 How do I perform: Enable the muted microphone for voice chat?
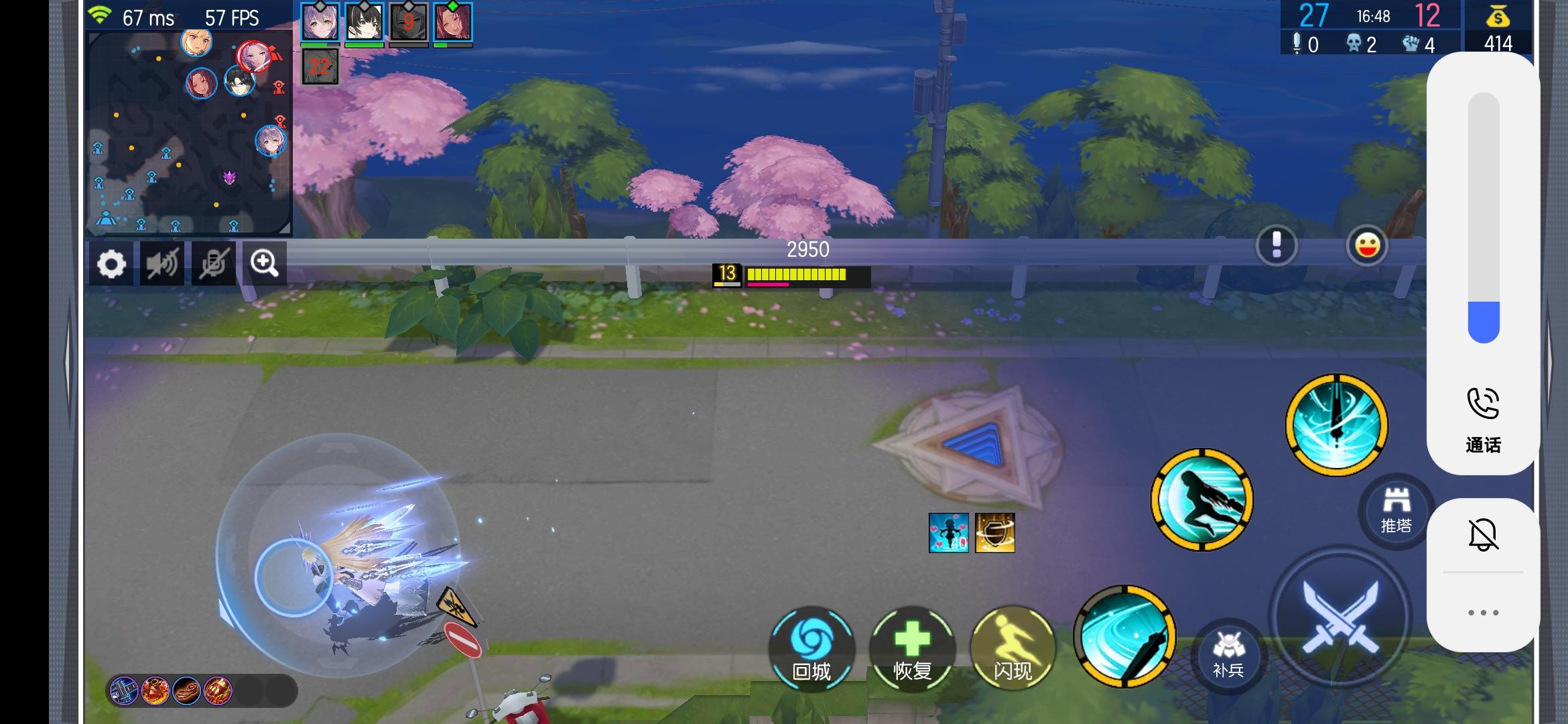[213, 263]
